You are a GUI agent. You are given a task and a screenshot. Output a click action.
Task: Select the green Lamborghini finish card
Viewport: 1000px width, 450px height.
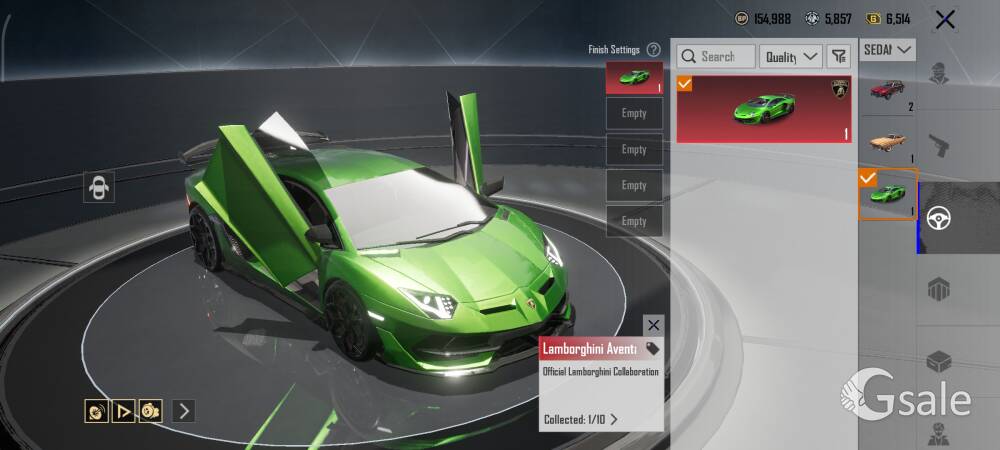click(764, 109)
